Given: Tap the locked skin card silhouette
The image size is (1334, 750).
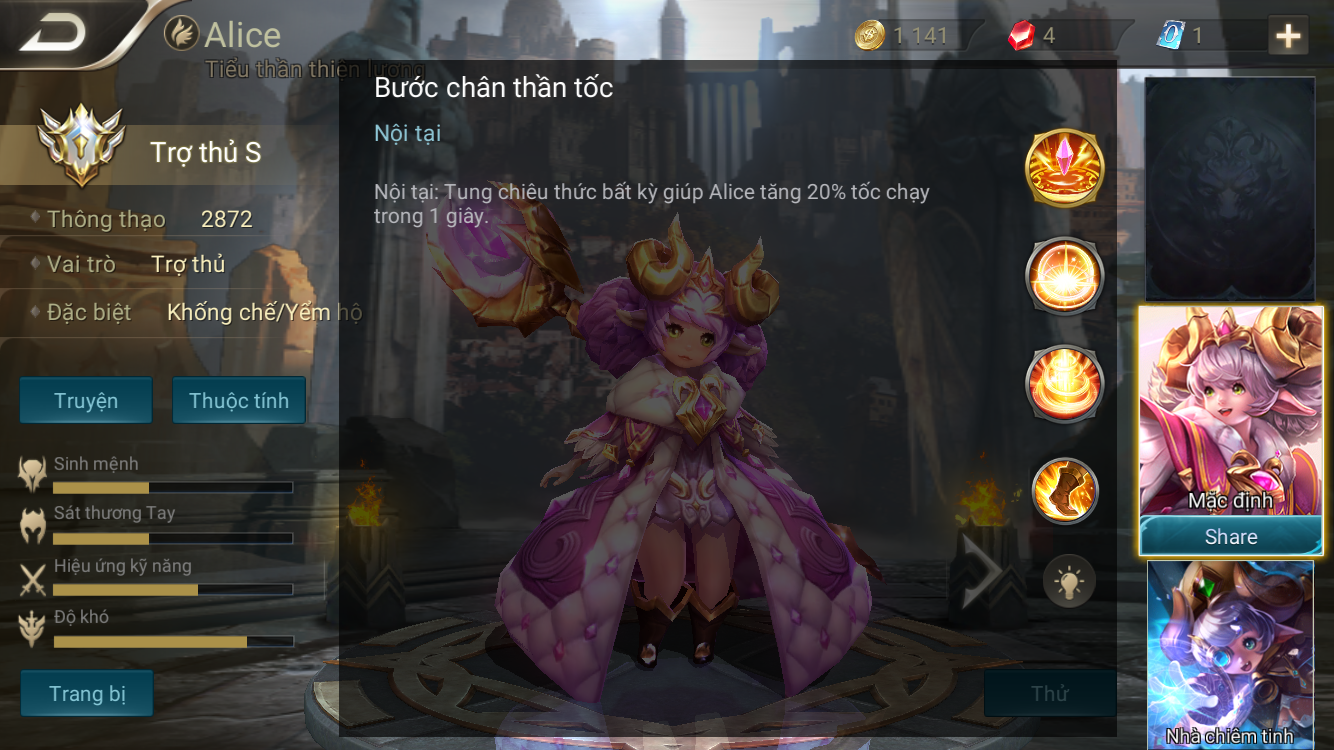Looking at the screenshot, I should [1230, 190].
